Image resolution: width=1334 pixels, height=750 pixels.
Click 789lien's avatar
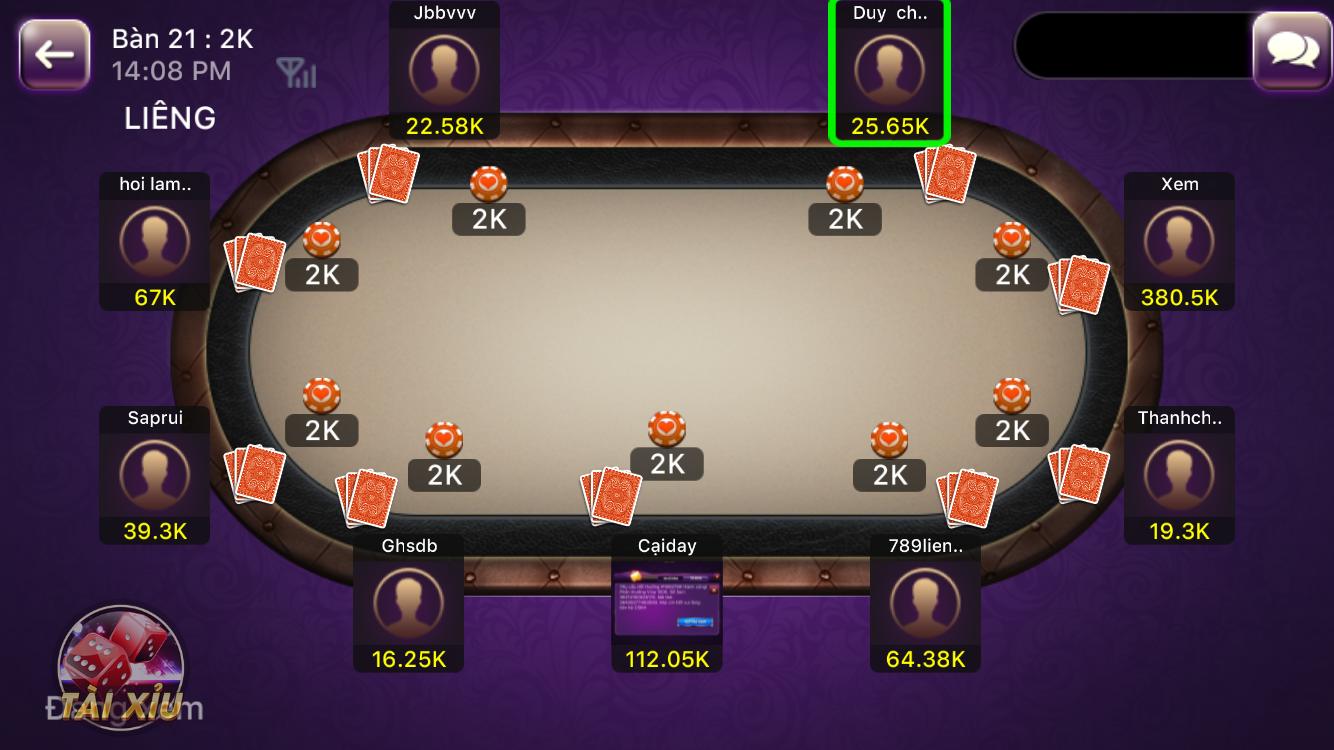pyautogui.click(x=925, y=600)
